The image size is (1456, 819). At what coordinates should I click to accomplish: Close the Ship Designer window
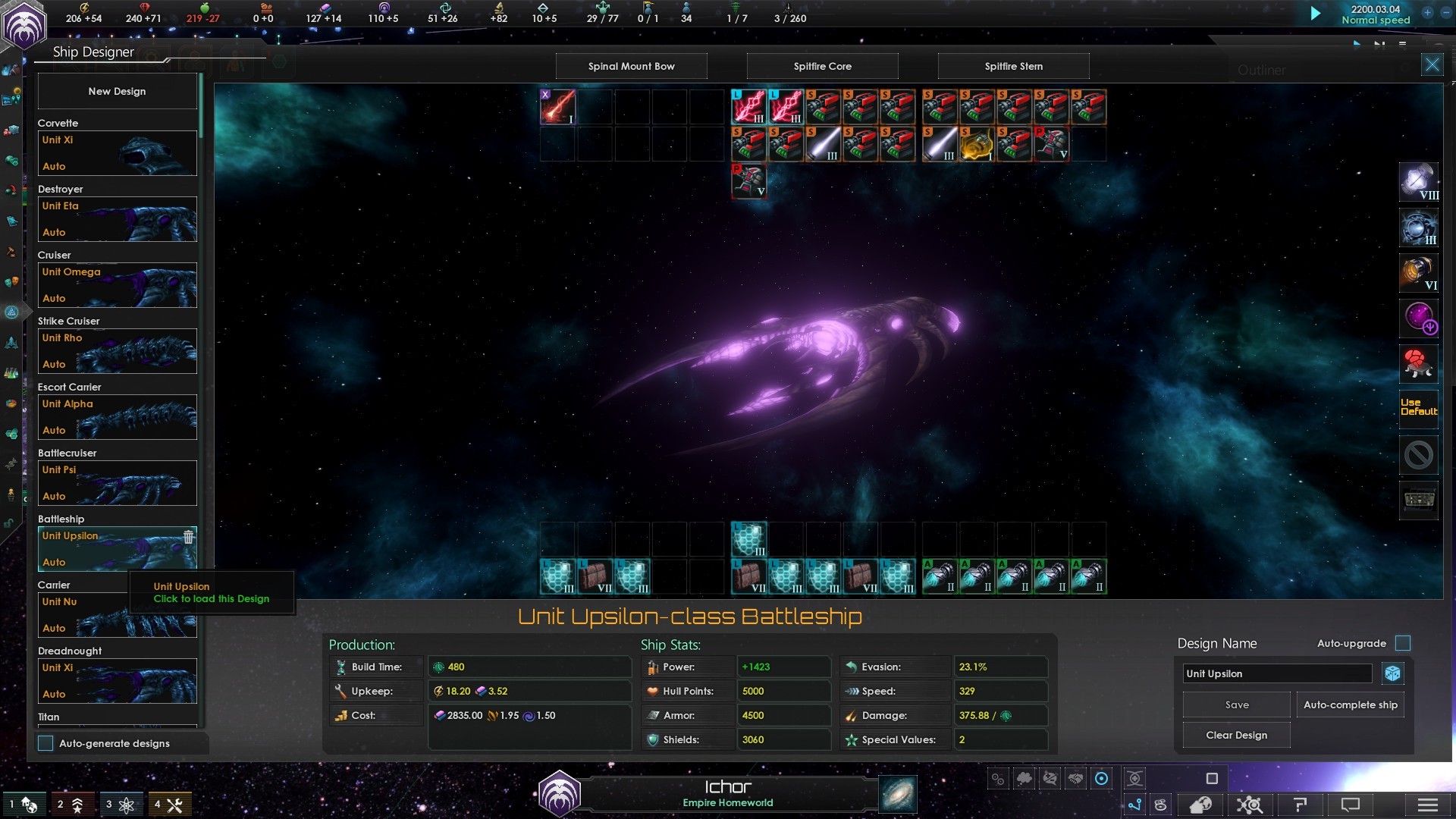coord(1432,64)
